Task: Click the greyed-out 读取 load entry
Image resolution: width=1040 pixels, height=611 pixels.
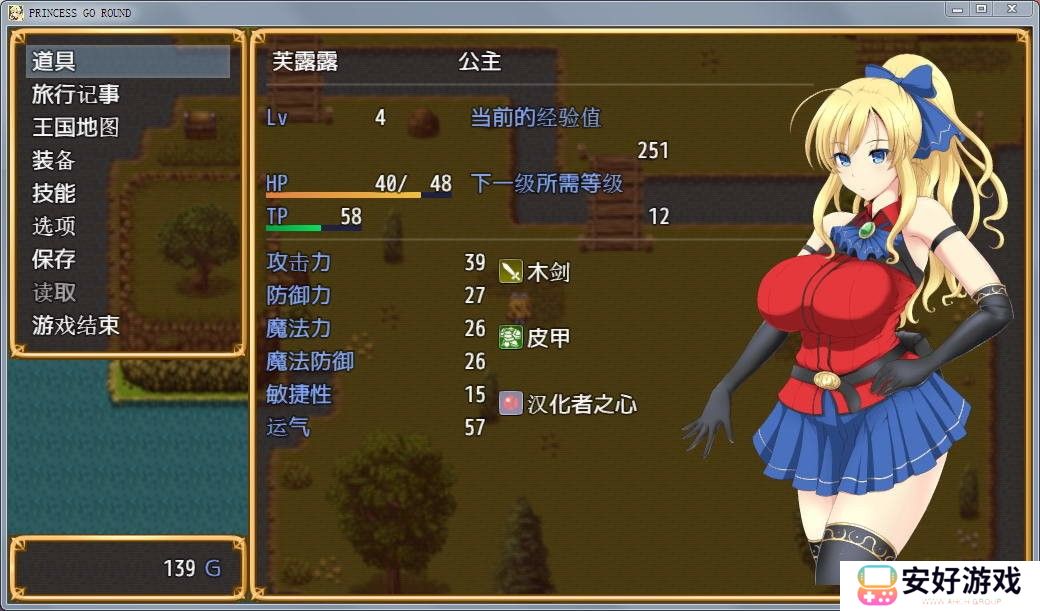Action: 54,292
